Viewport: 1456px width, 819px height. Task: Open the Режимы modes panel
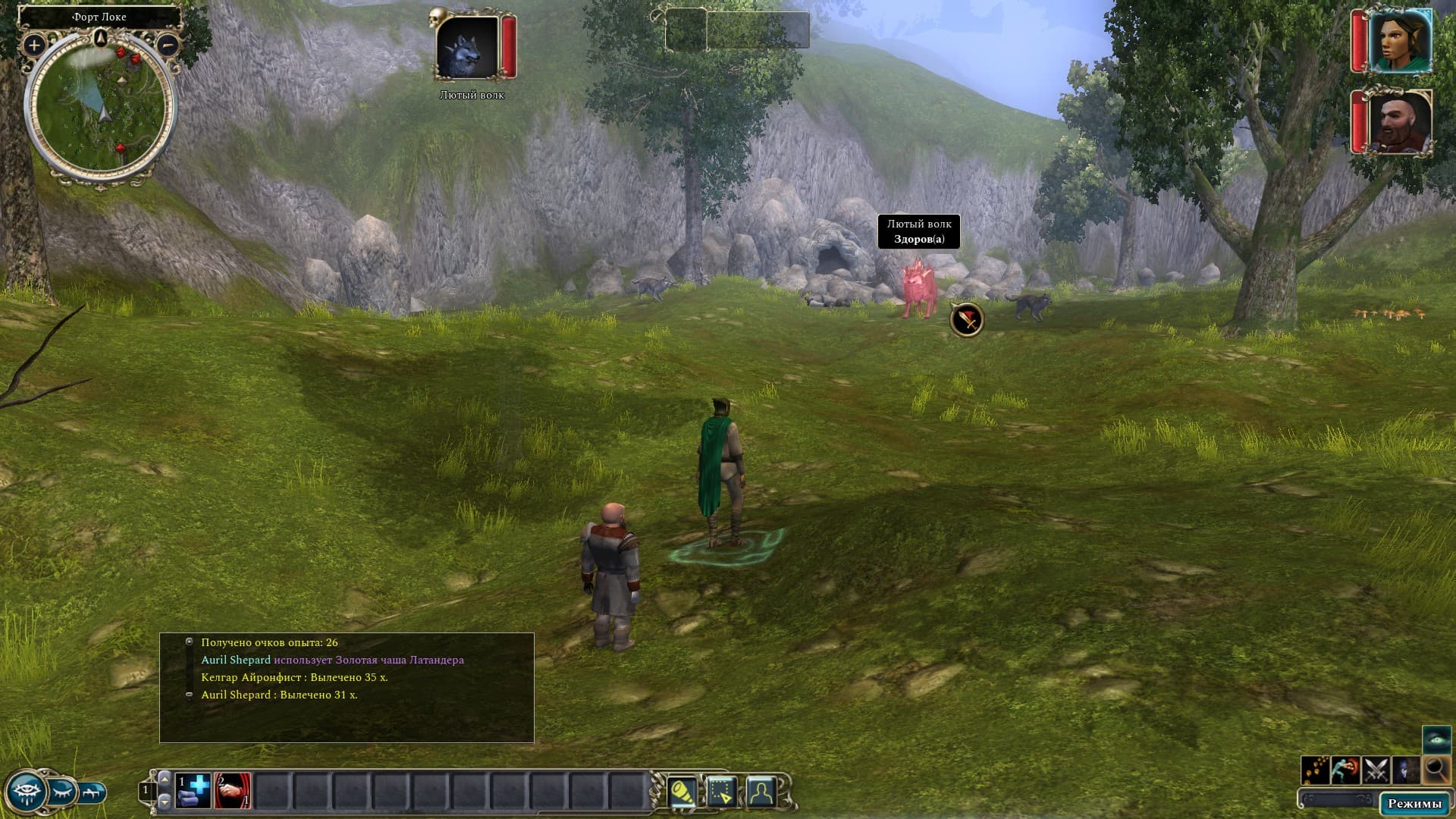[x=1414, y=804]
